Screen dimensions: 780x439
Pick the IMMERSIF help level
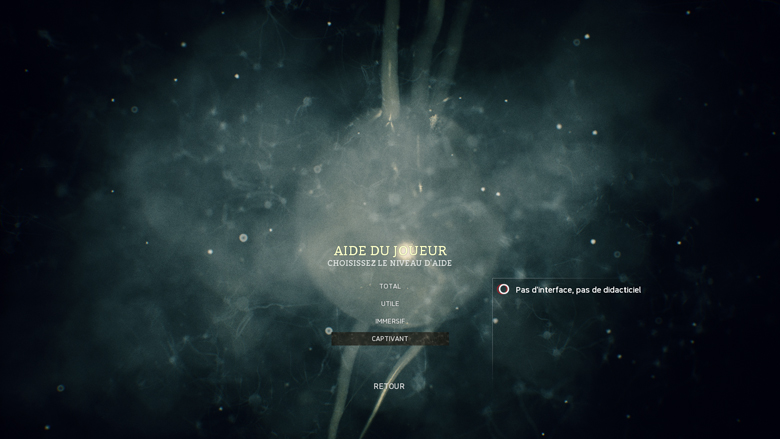[390, 321]
